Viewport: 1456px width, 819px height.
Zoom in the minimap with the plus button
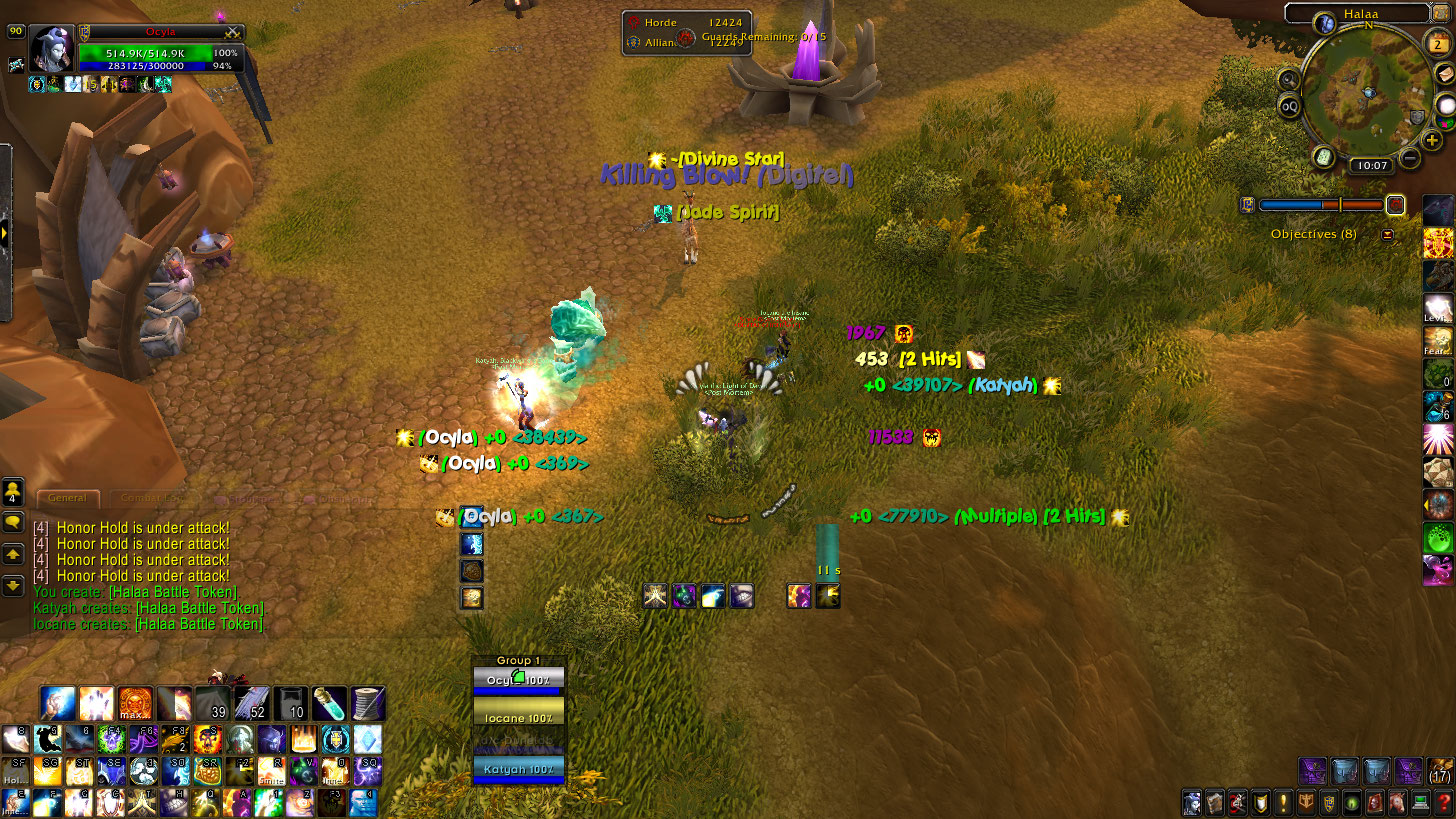pos(1433,140)
